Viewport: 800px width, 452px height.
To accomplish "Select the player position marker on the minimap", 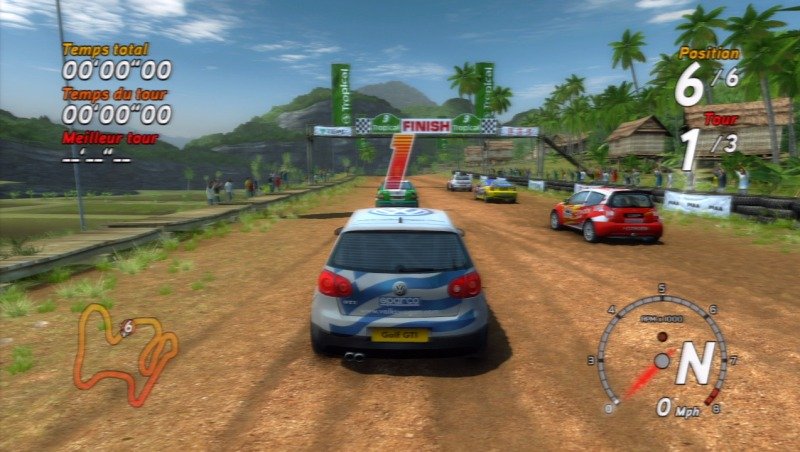I will click(x=127, y=327).
